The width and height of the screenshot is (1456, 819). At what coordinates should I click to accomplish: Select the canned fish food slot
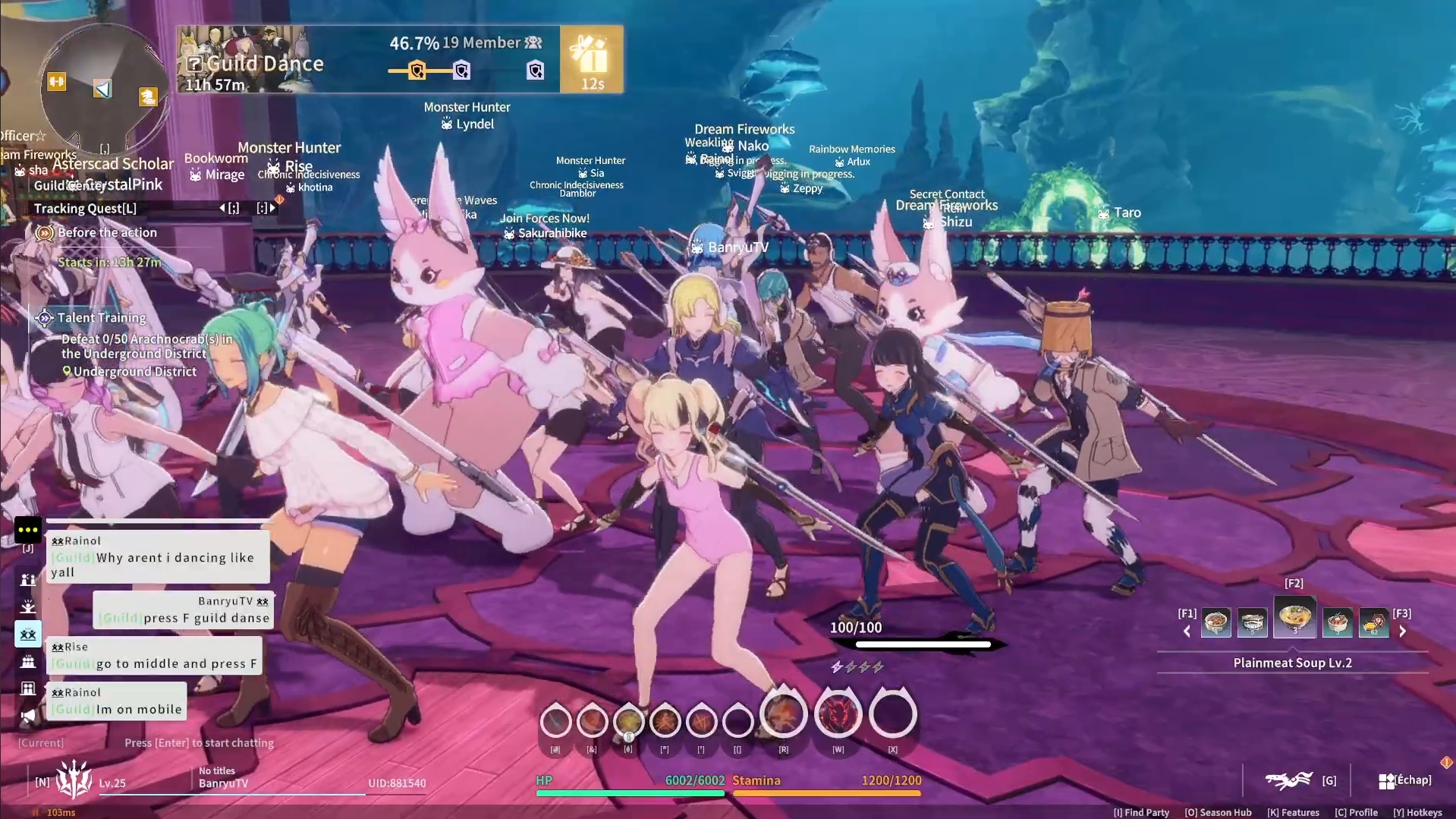1253,622
